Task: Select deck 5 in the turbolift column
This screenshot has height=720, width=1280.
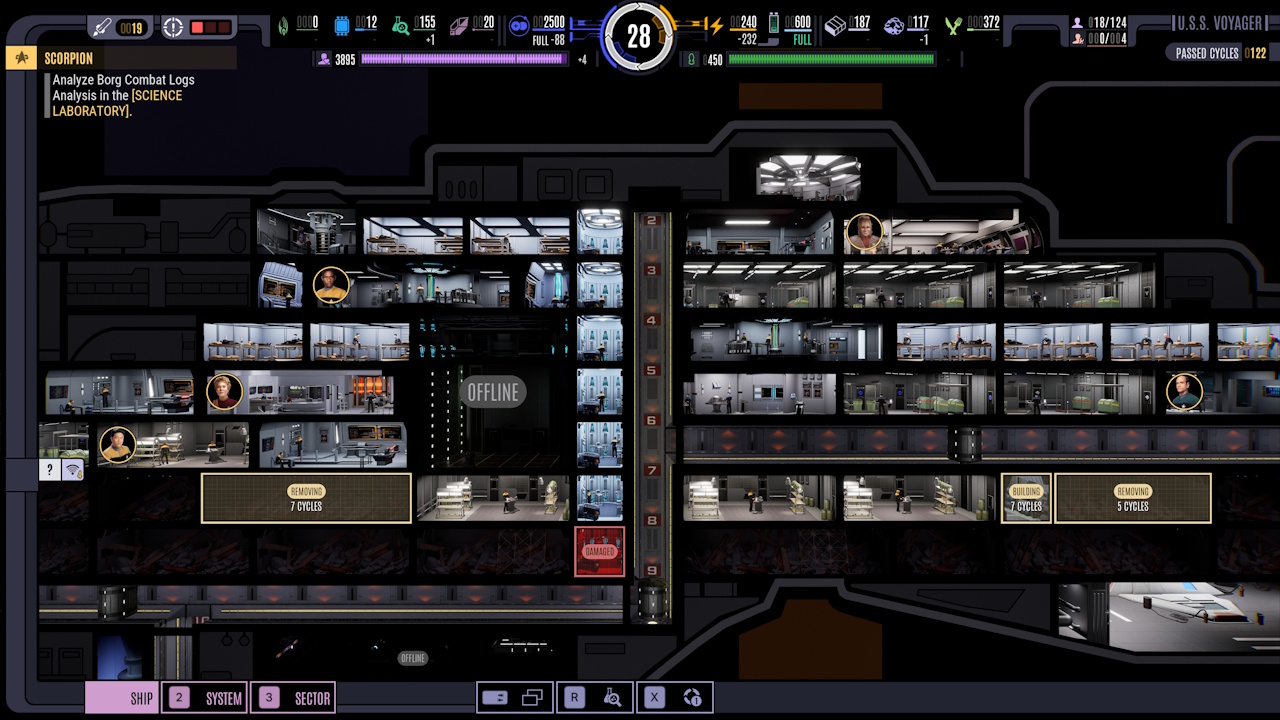Action: pos(650,368)
